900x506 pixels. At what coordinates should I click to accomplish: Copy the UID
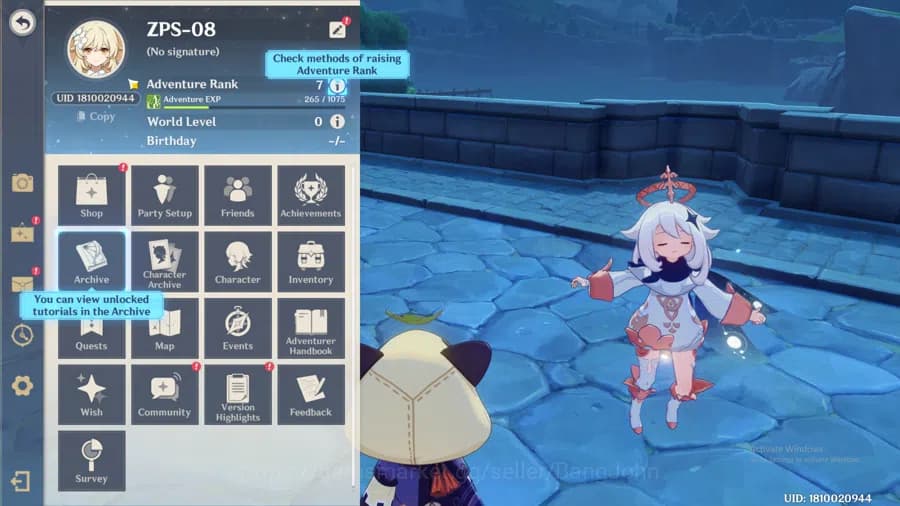[x=96, y=116]
